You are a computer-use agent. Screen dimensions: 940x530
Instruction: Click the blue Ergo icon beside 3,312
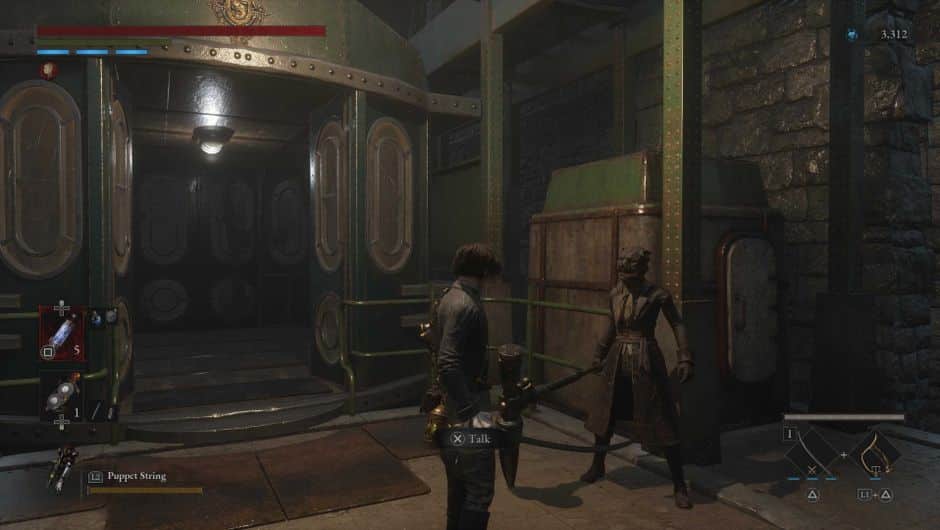852,34
